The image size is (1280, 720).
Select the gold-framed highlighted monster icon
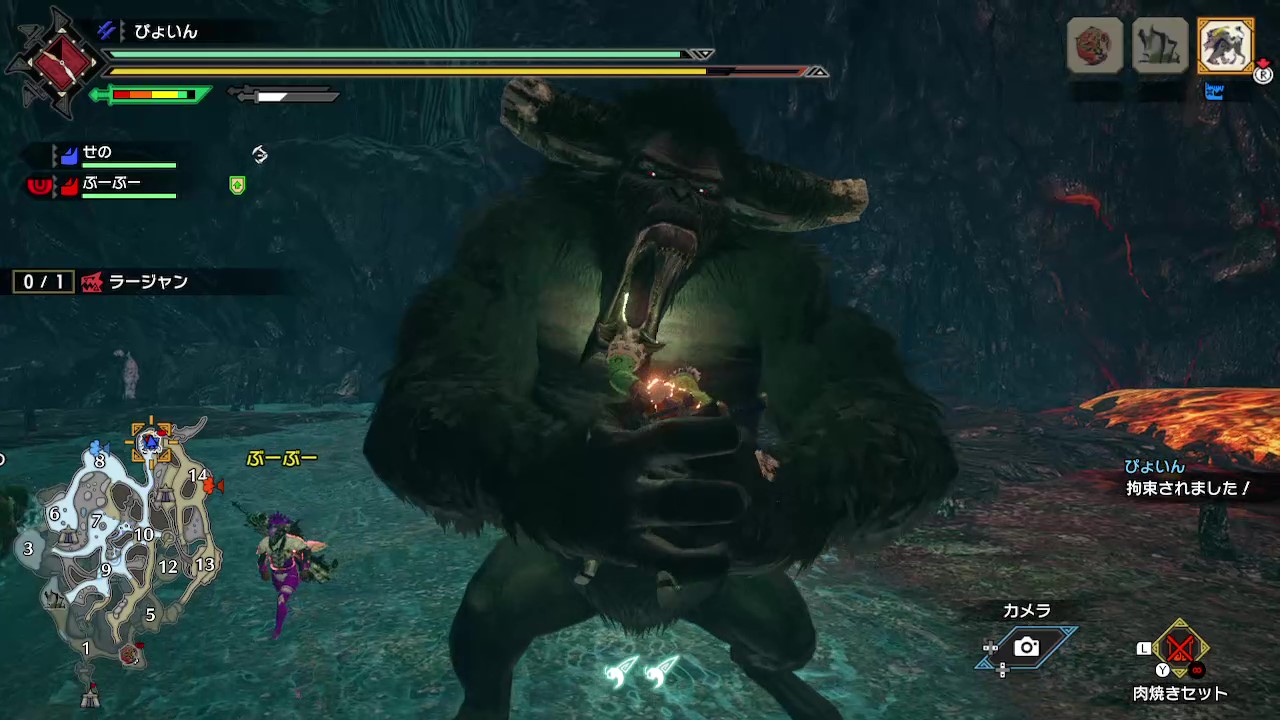coord(1225,46)
